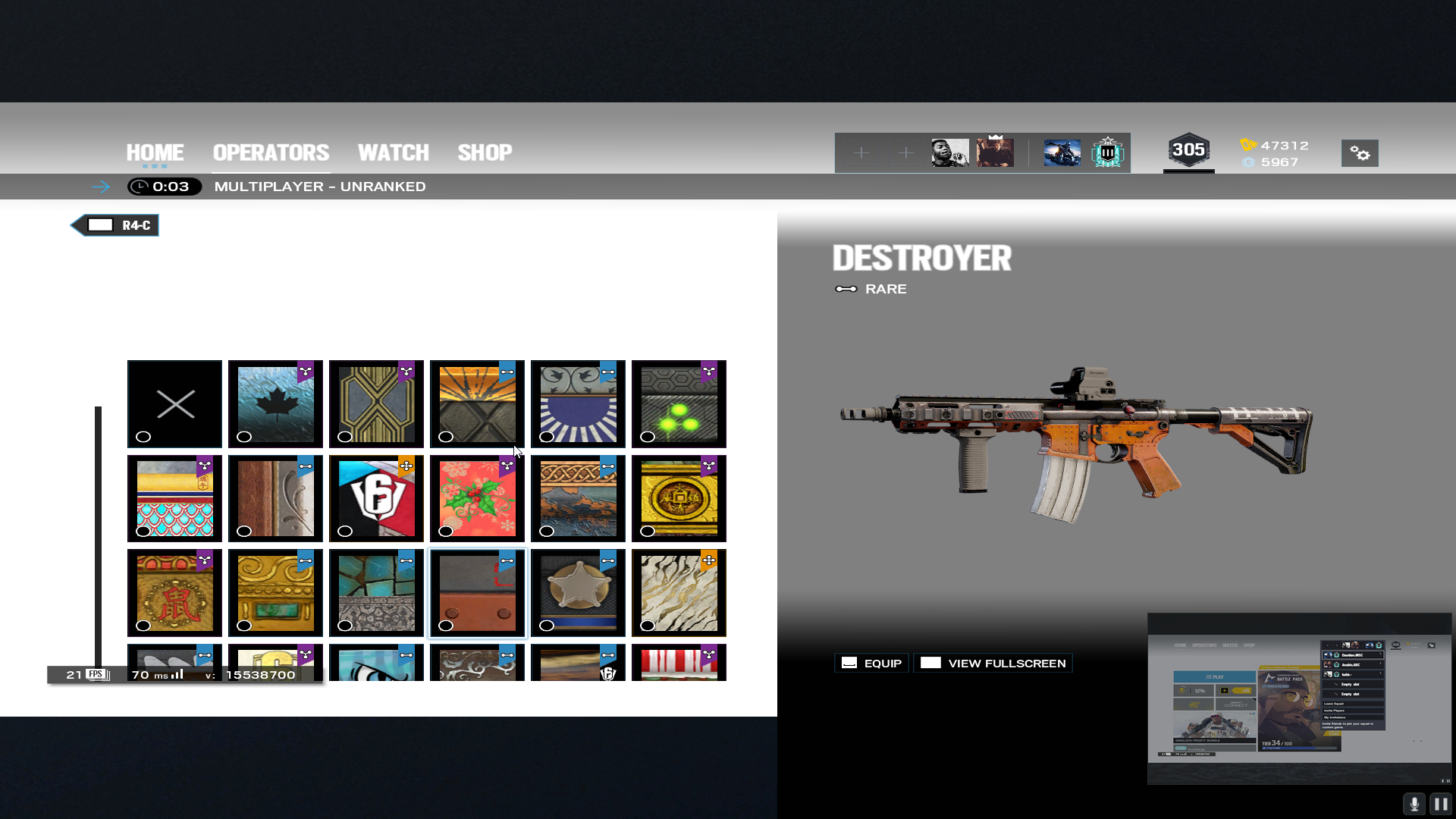Select the gold sheriff star skin
The height and width of the screenshot is (819, 1456).
(x=578, y=593)
